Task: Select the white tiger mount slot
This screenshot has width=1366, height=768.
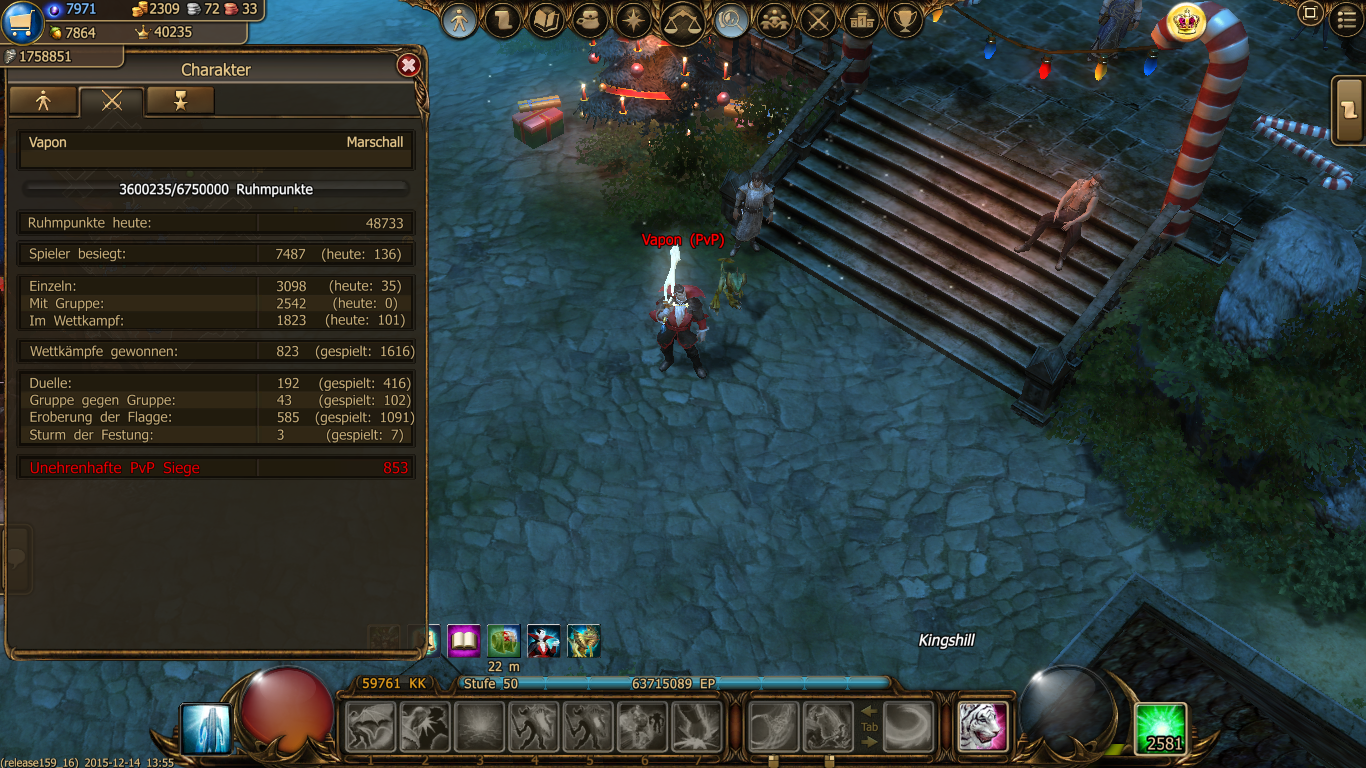Action: pos(982,726)
